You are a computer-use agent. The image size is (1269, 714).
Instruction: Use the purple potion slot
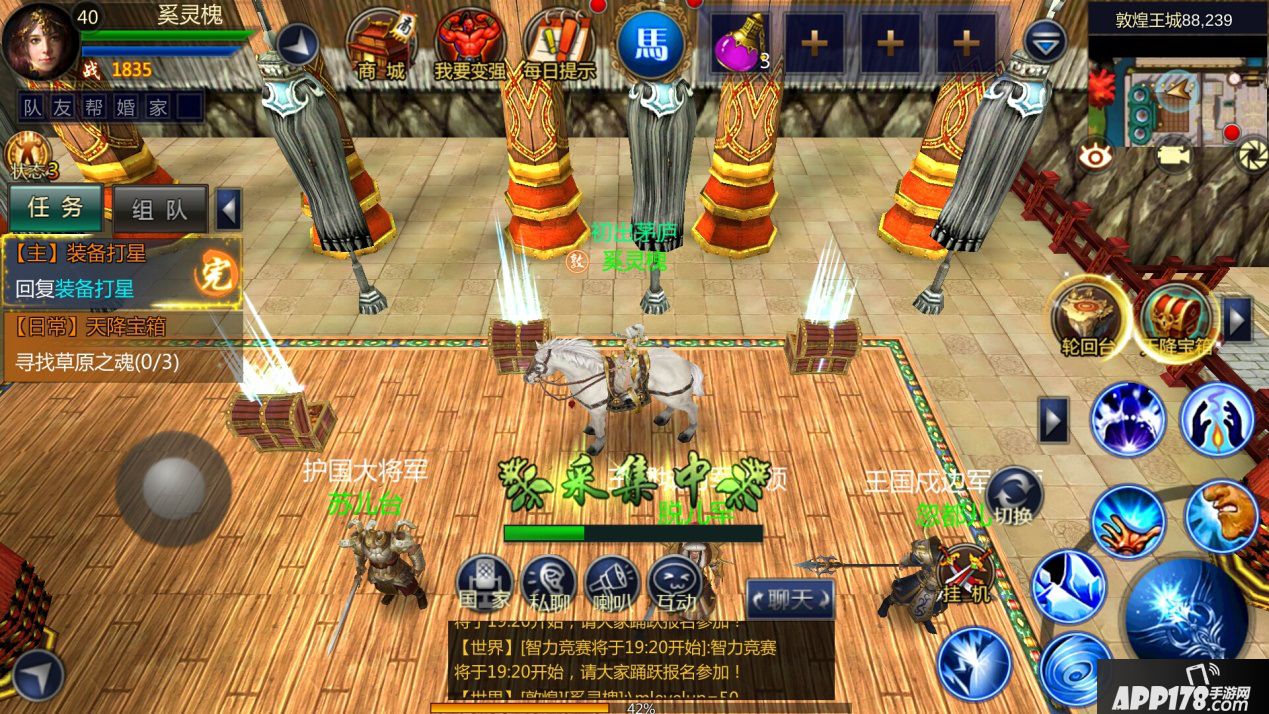[740, 43]
